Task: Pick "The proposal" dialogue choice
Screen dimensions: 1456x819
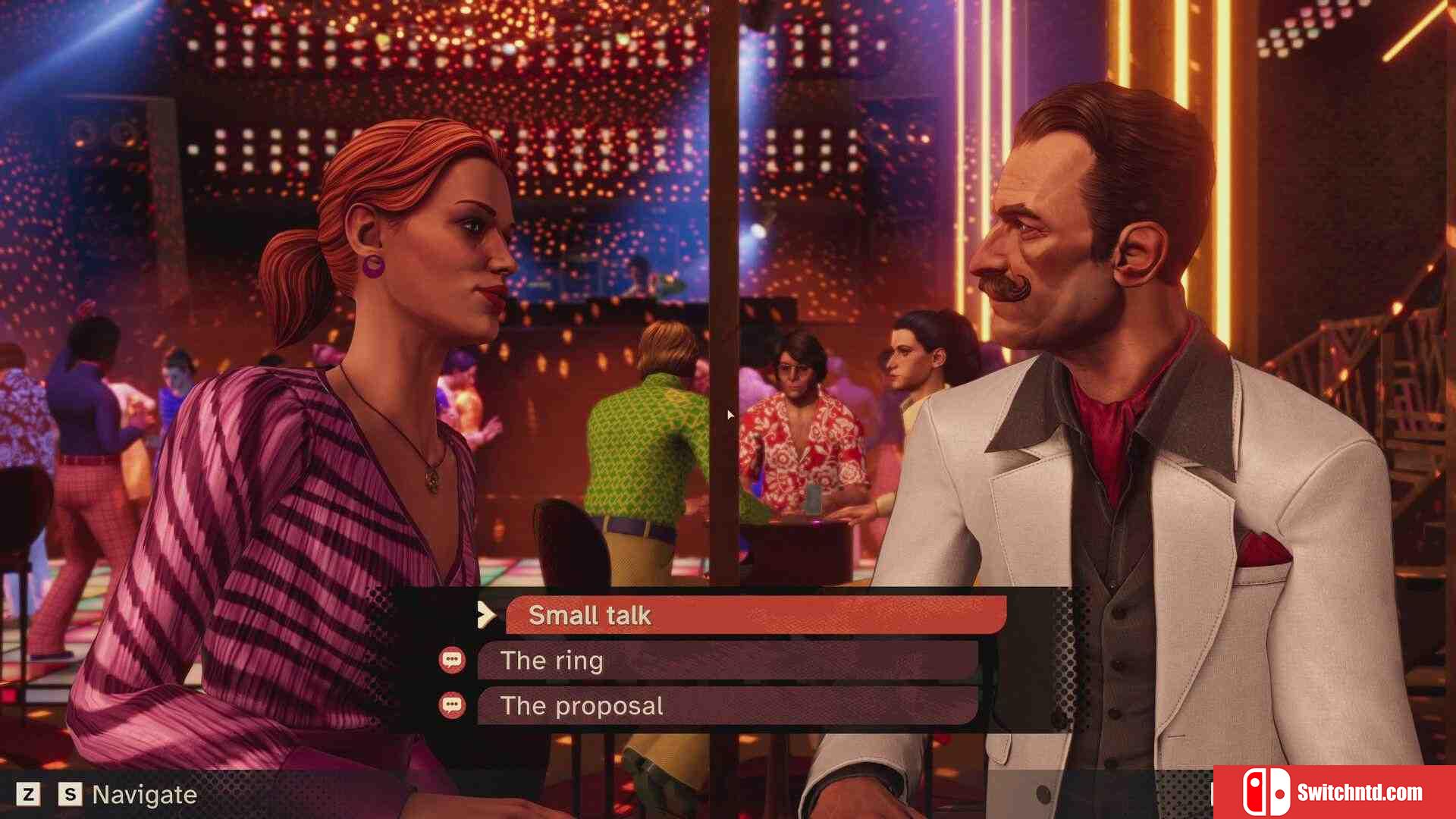Action: [726, 706]
